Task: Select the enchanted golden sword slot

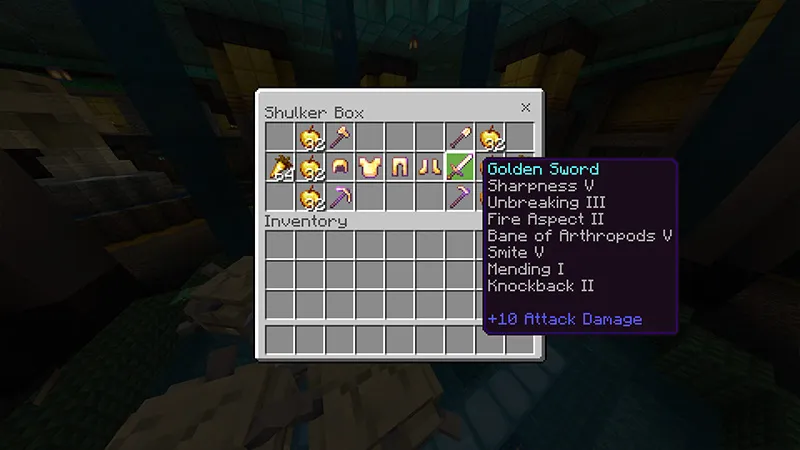Action: 460,166
